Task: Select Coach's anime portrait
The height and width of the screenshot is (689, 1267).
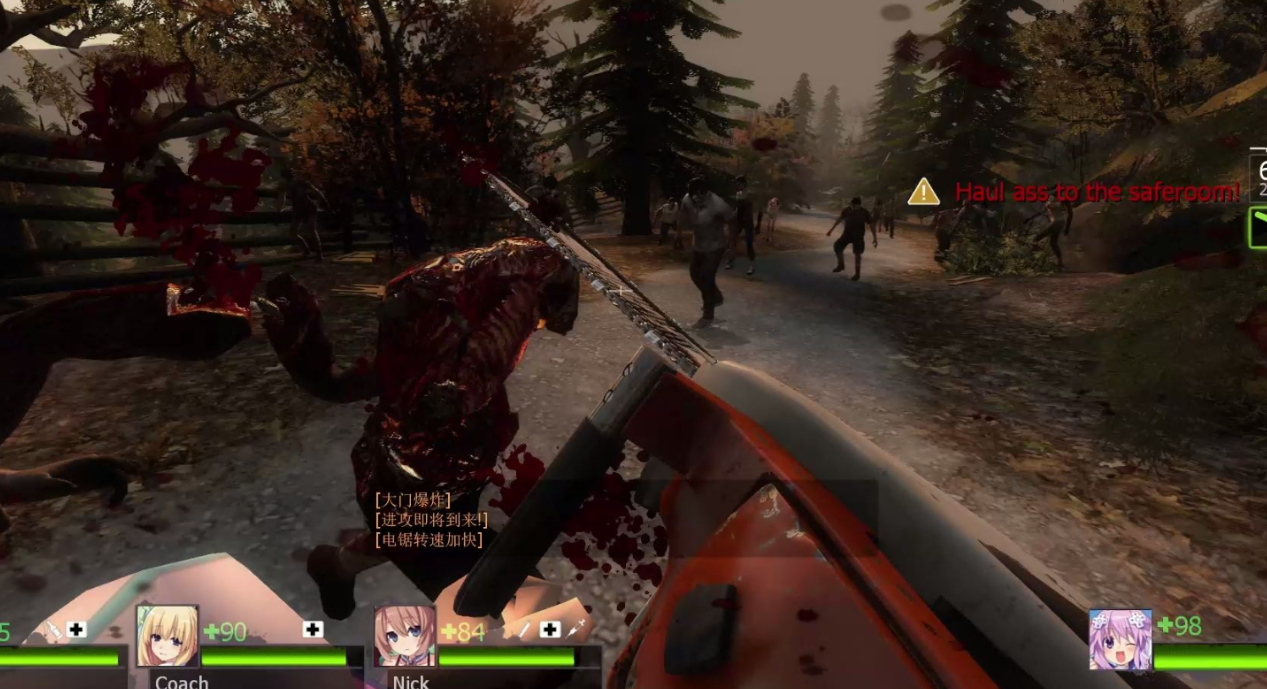Action: (x=167, y=636)
